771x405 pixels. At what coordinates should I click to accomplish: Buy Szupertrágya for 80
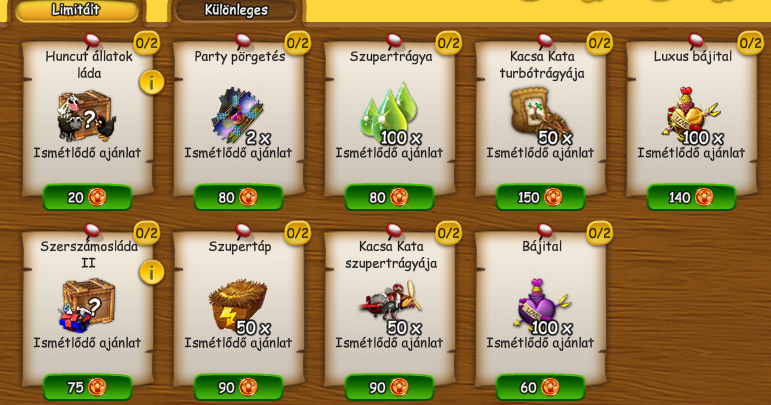(x=389, y=197)
